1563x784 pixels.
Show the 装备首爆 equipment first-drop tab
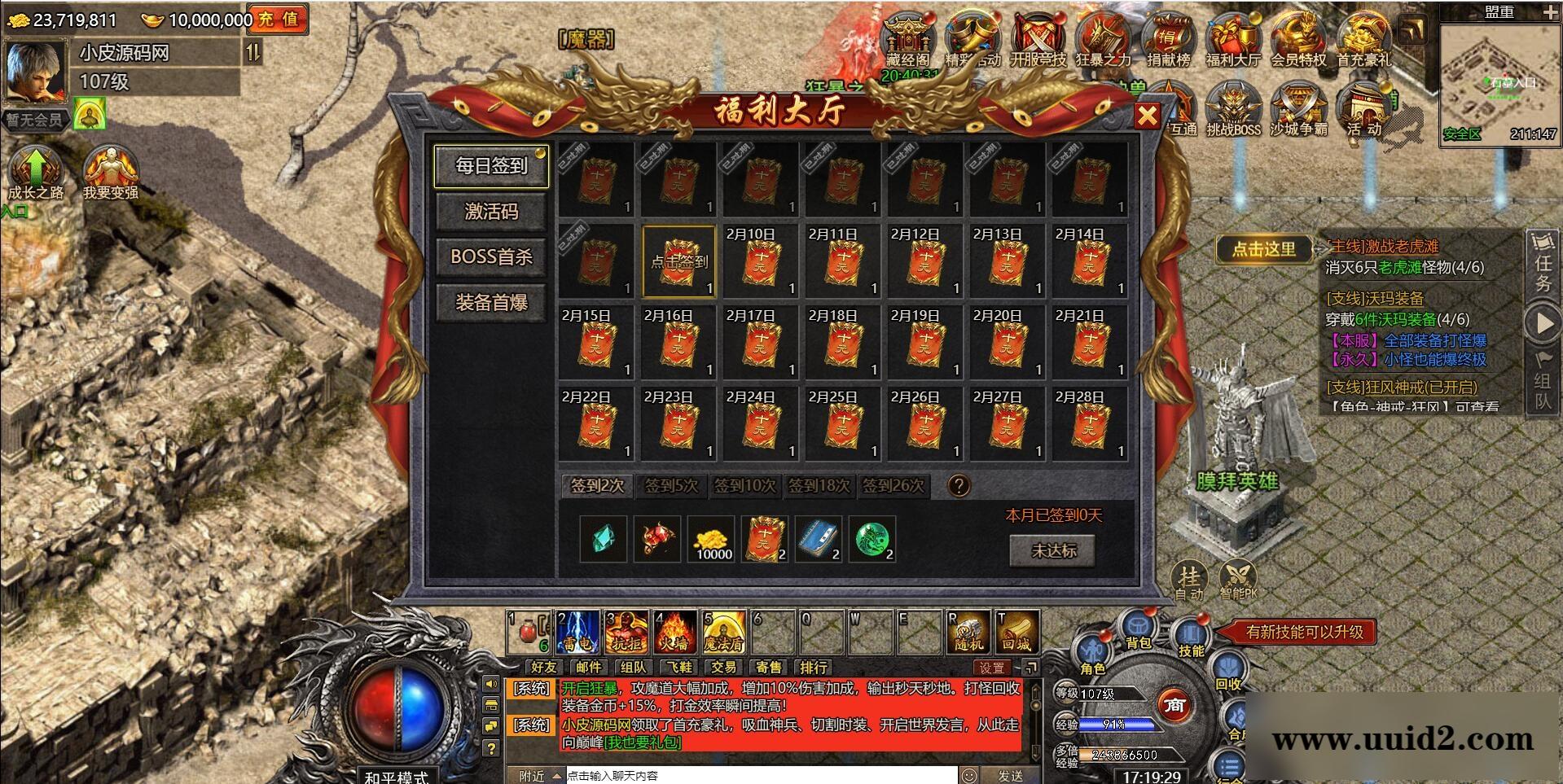pos(491,303)
